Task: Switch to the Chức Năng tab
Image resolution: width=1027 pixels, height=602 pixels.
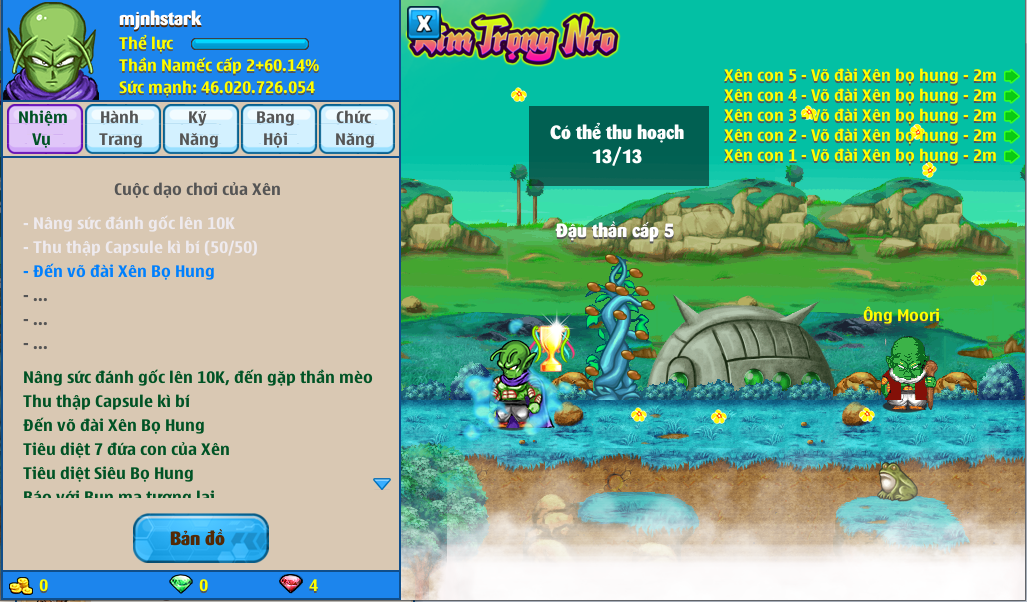Action: pyautogui.click(x=356, y=129)
